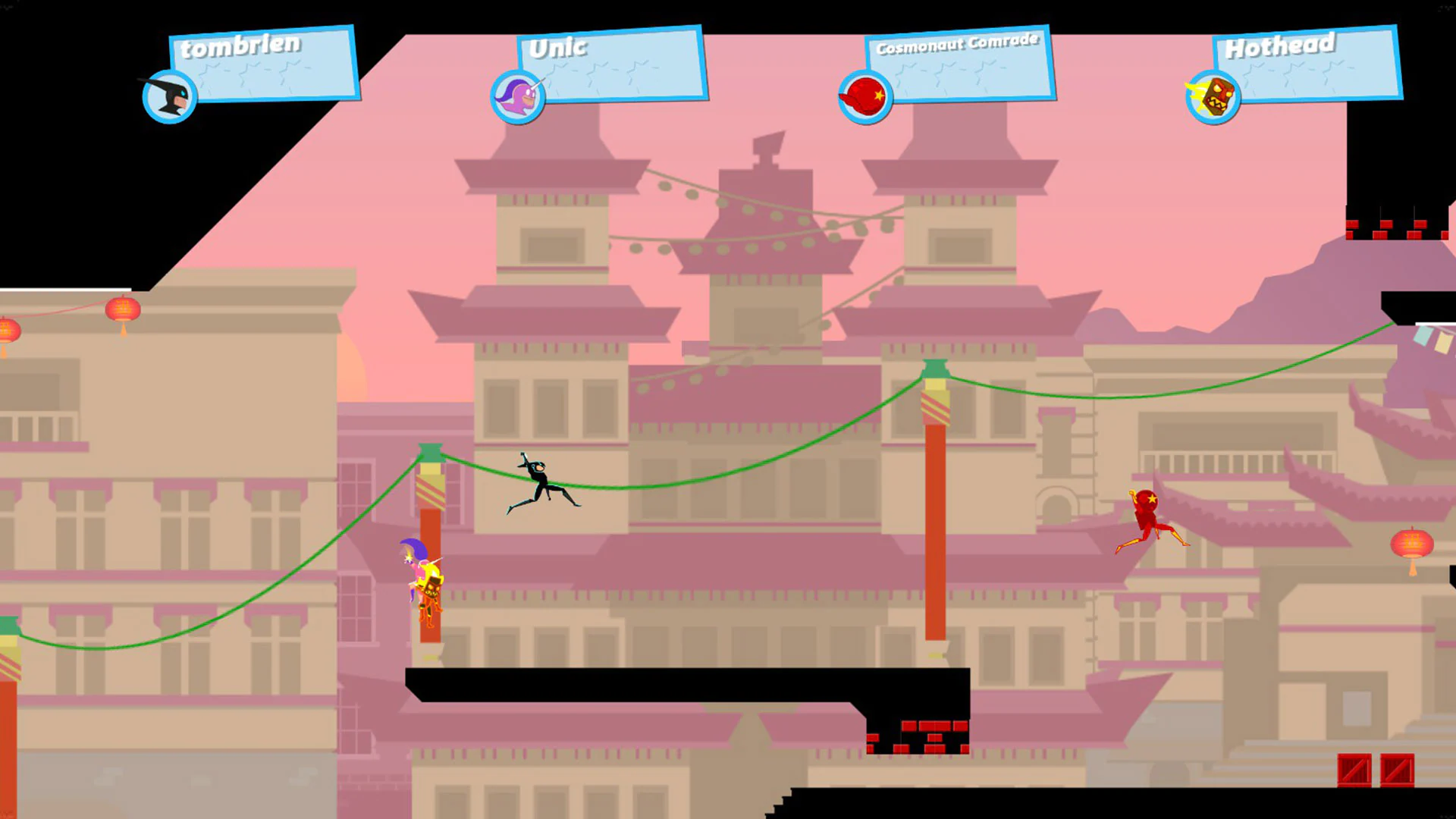Click Hothead's flaming crate avatar icon
Image resolution: width=1456 pixels, height=819 pixels.
(x=1212, y=94)
